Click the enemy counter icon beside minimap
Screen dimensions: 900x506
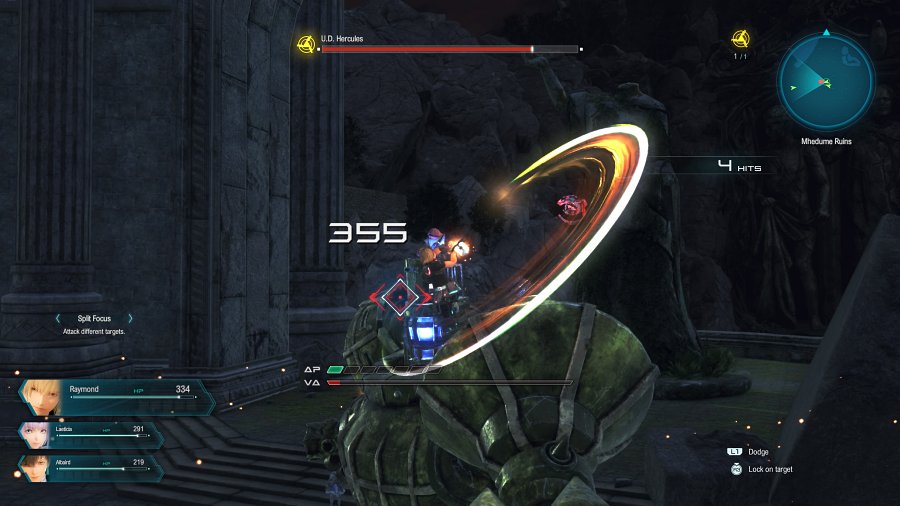(x=740, y=40)
